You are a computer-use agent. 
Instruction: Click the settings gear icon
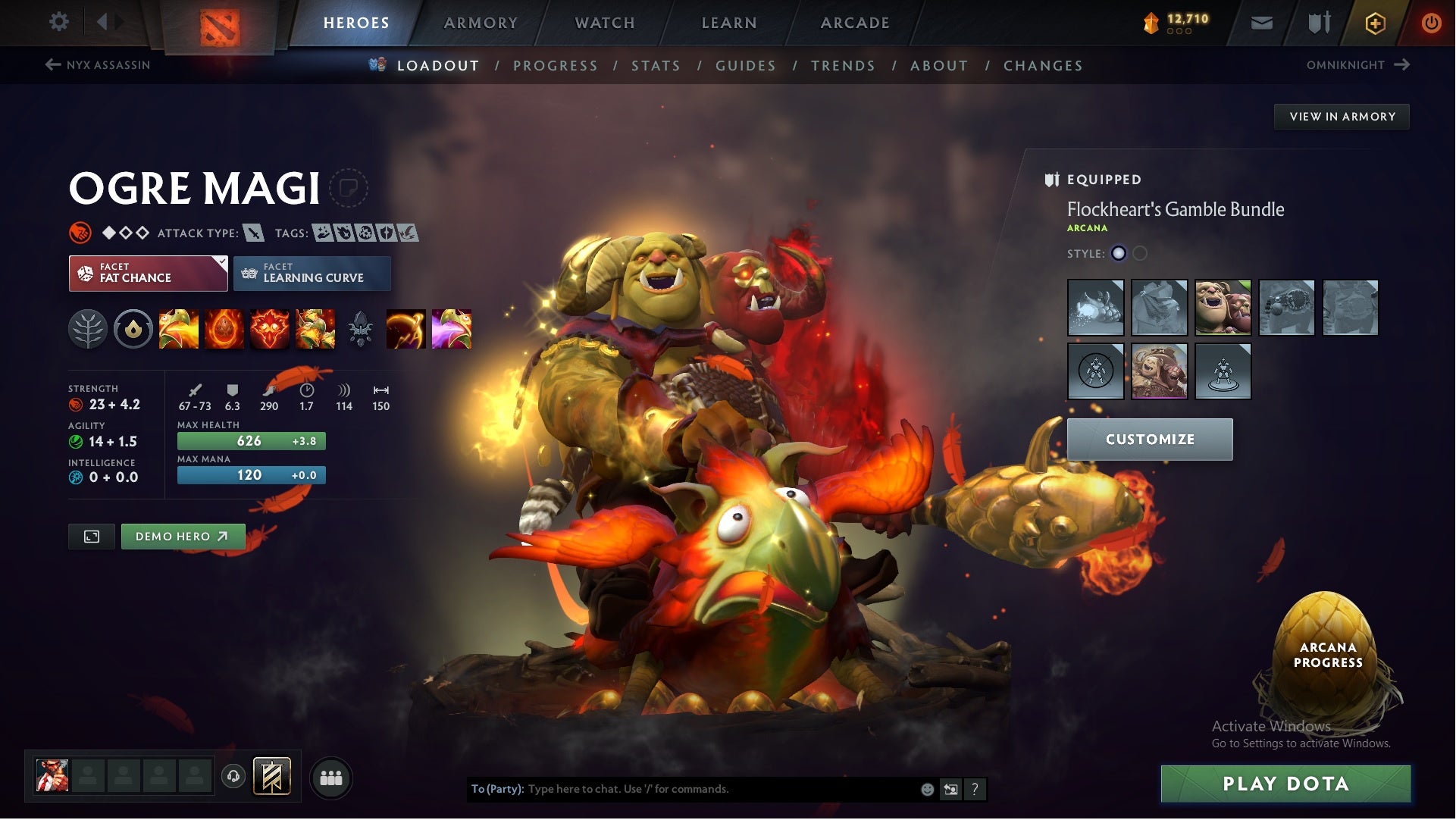(59, 22)
